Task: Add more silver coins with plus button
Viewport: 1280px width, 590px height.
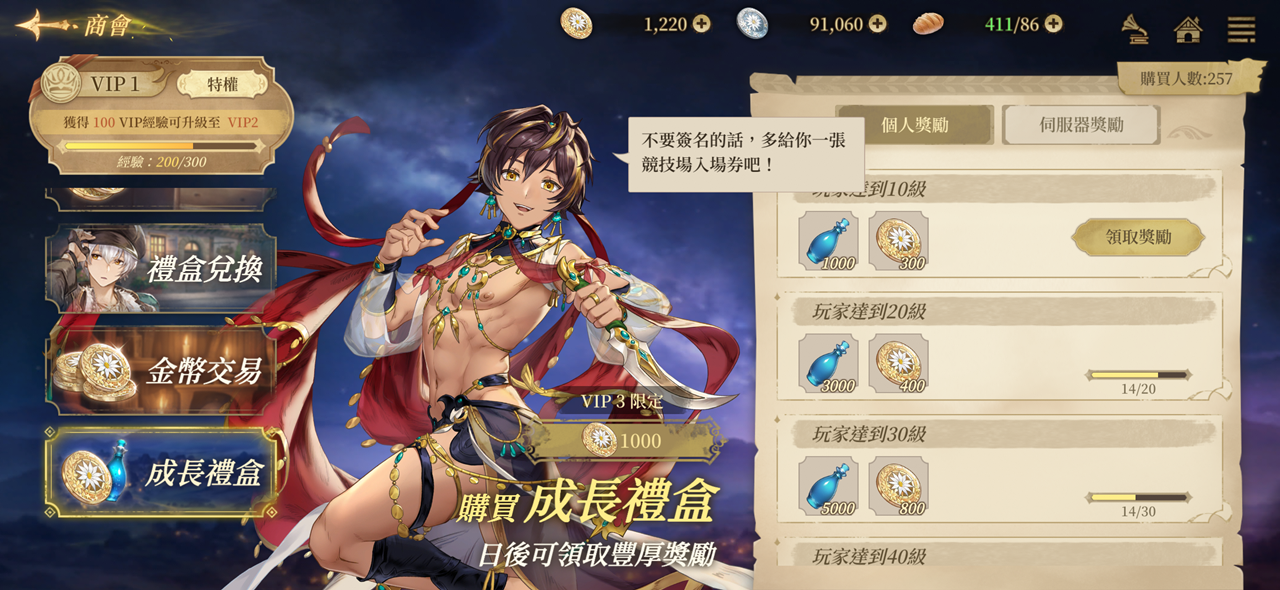Action: click(x=877, y=24)
